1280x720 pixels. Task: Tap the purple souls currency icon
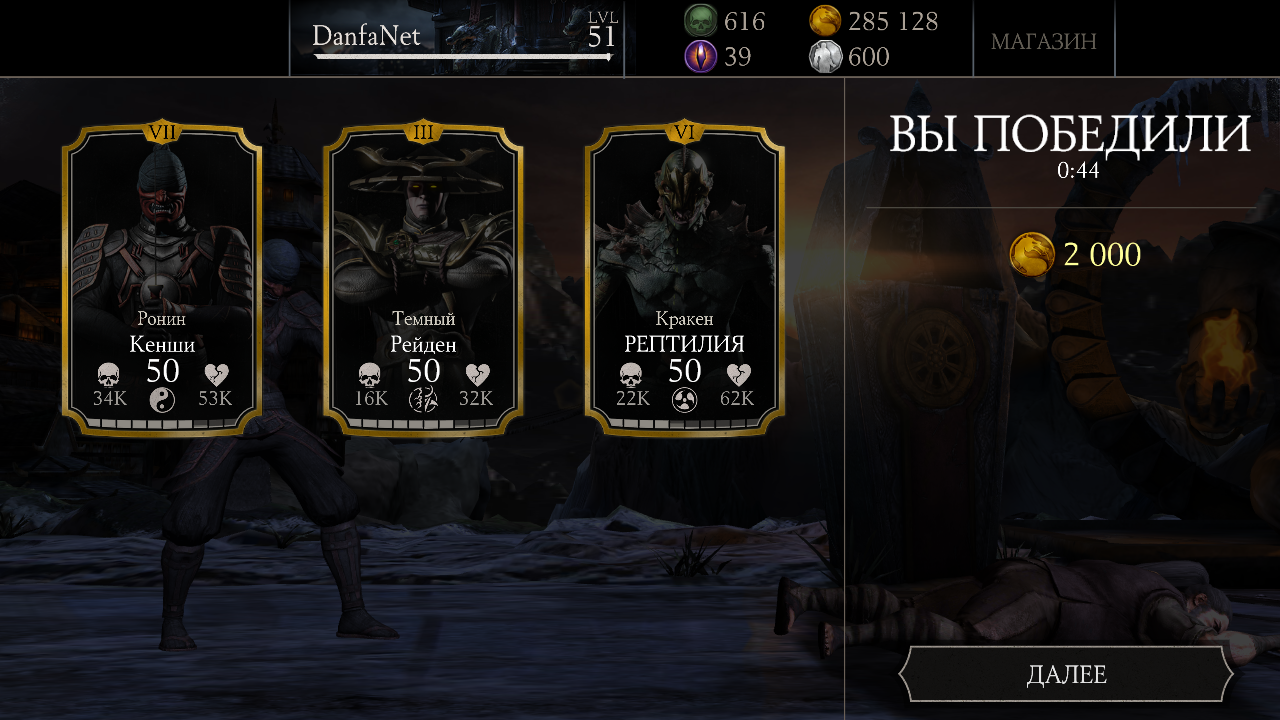tap(700, 57)
